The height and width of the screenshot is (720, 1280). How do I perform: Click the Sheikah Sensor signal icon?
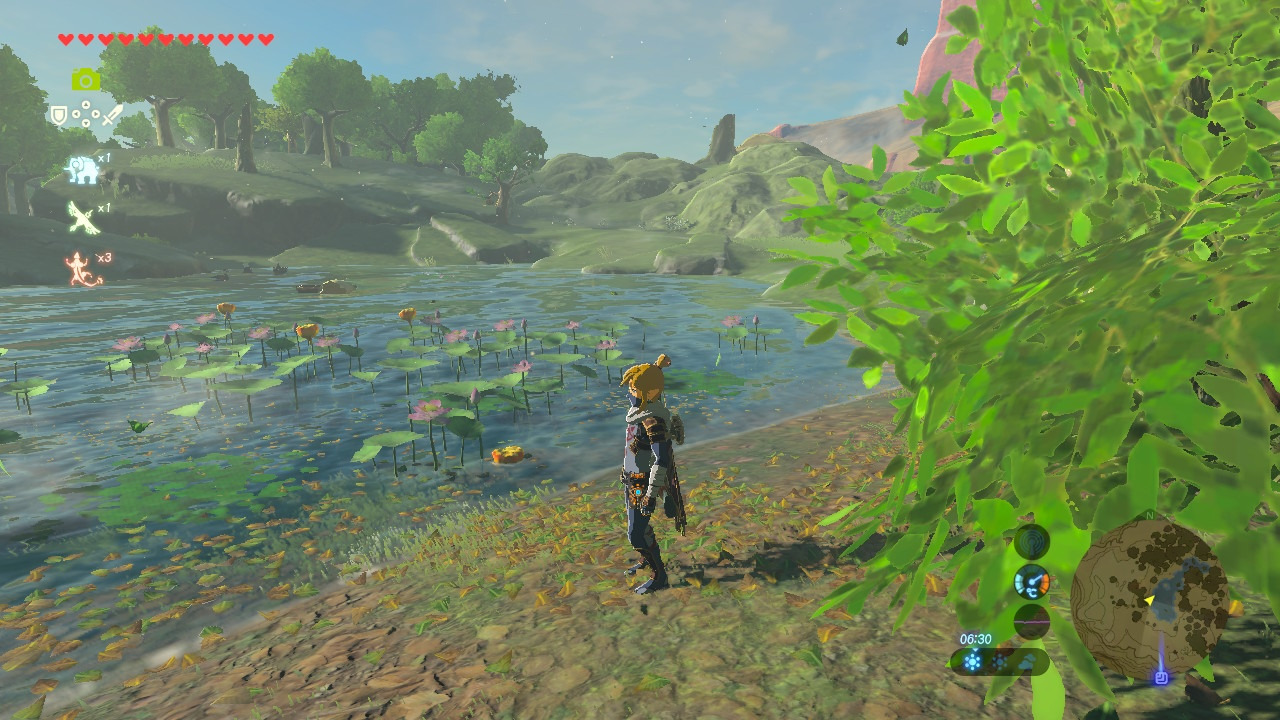1032,542
